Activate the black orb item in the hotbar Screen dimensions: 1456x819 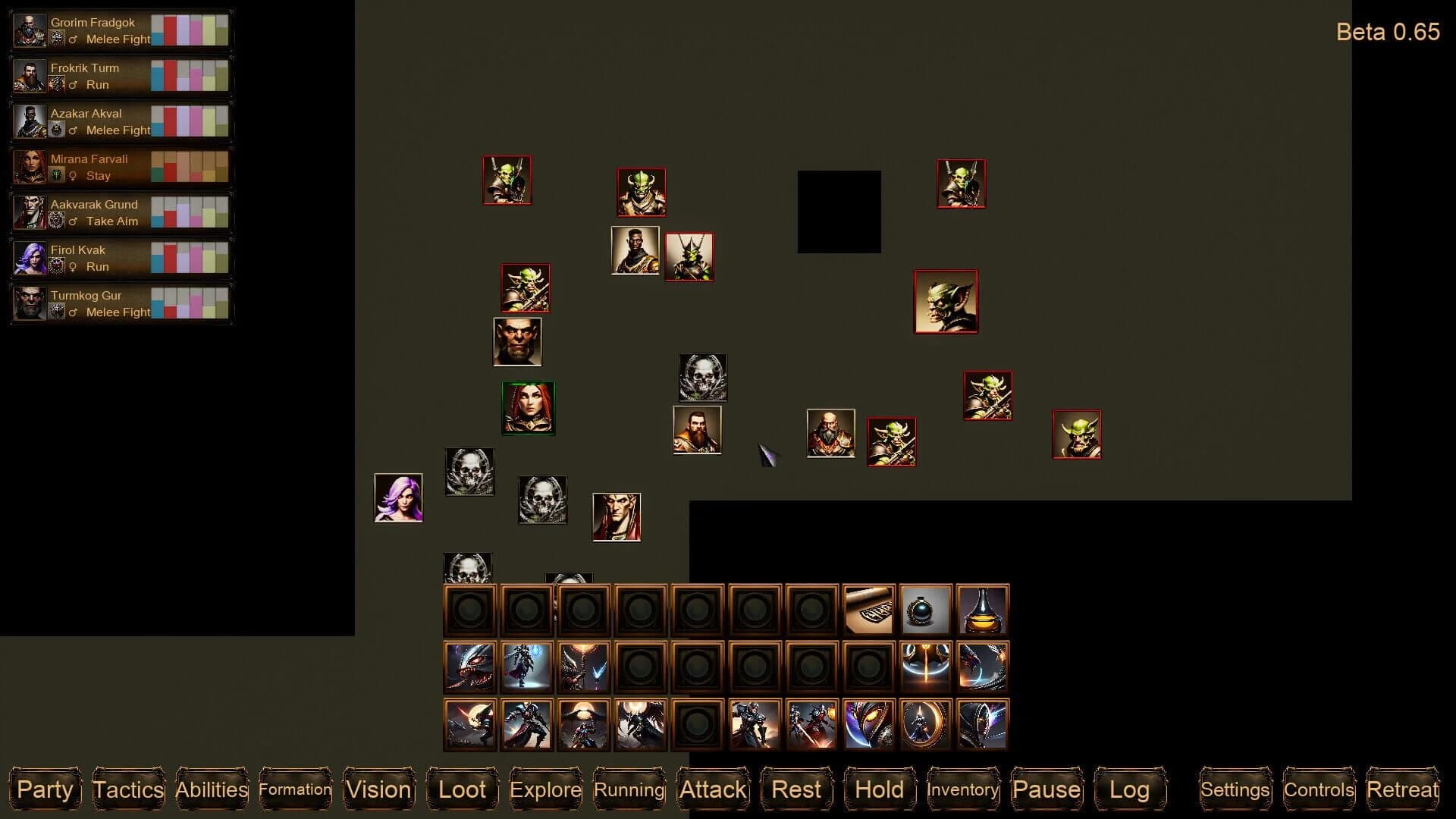pos(927,608)
